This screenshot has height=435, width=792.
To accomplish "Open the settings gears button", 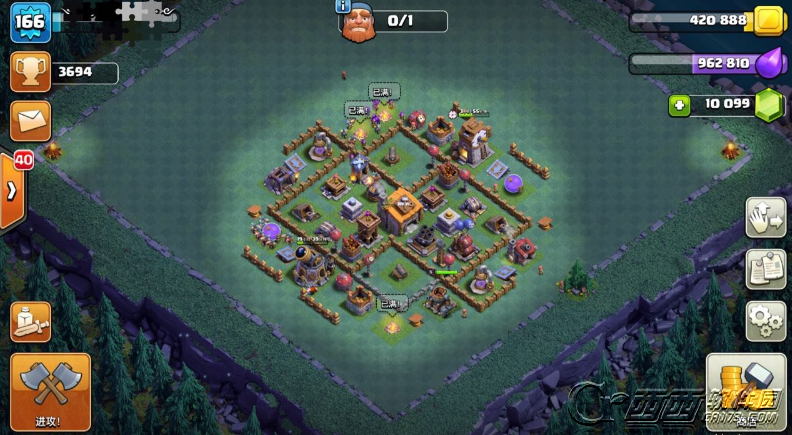I will pos(765,321).
